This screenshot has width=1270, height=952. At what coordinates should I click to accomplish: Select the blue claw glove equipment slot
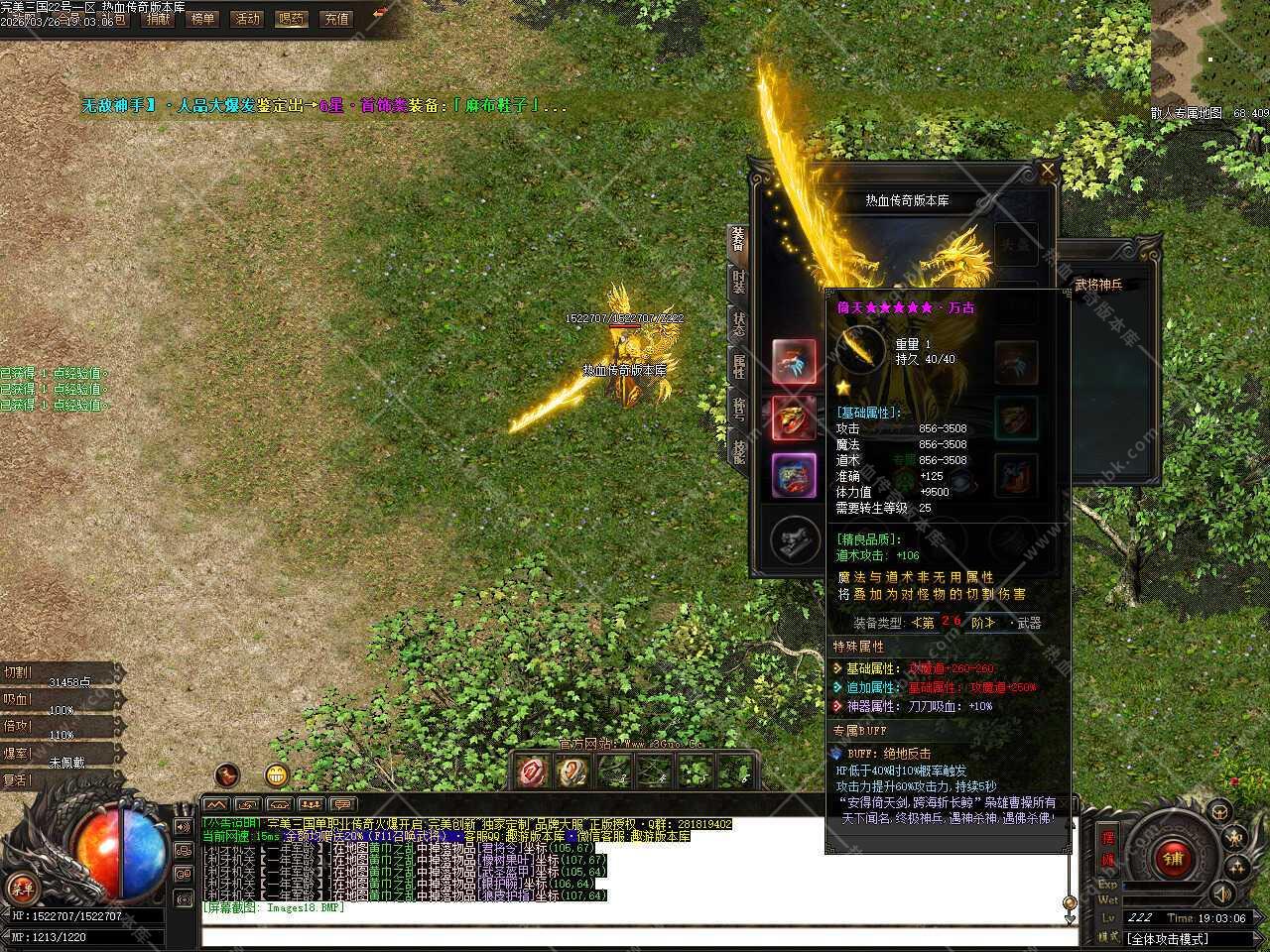pos(794,362)
